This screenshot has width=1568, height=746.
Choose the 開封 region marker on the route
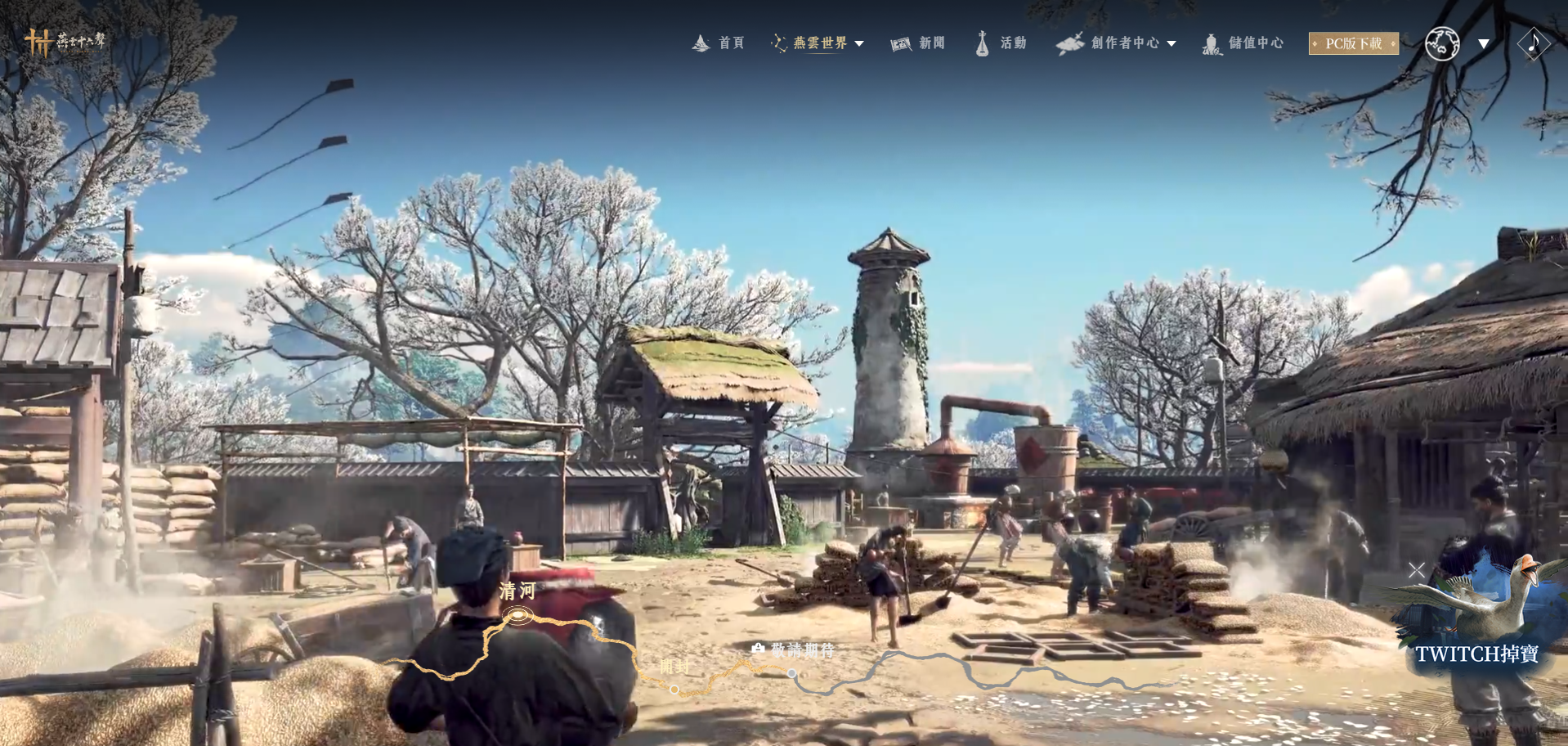pos(674,689)
